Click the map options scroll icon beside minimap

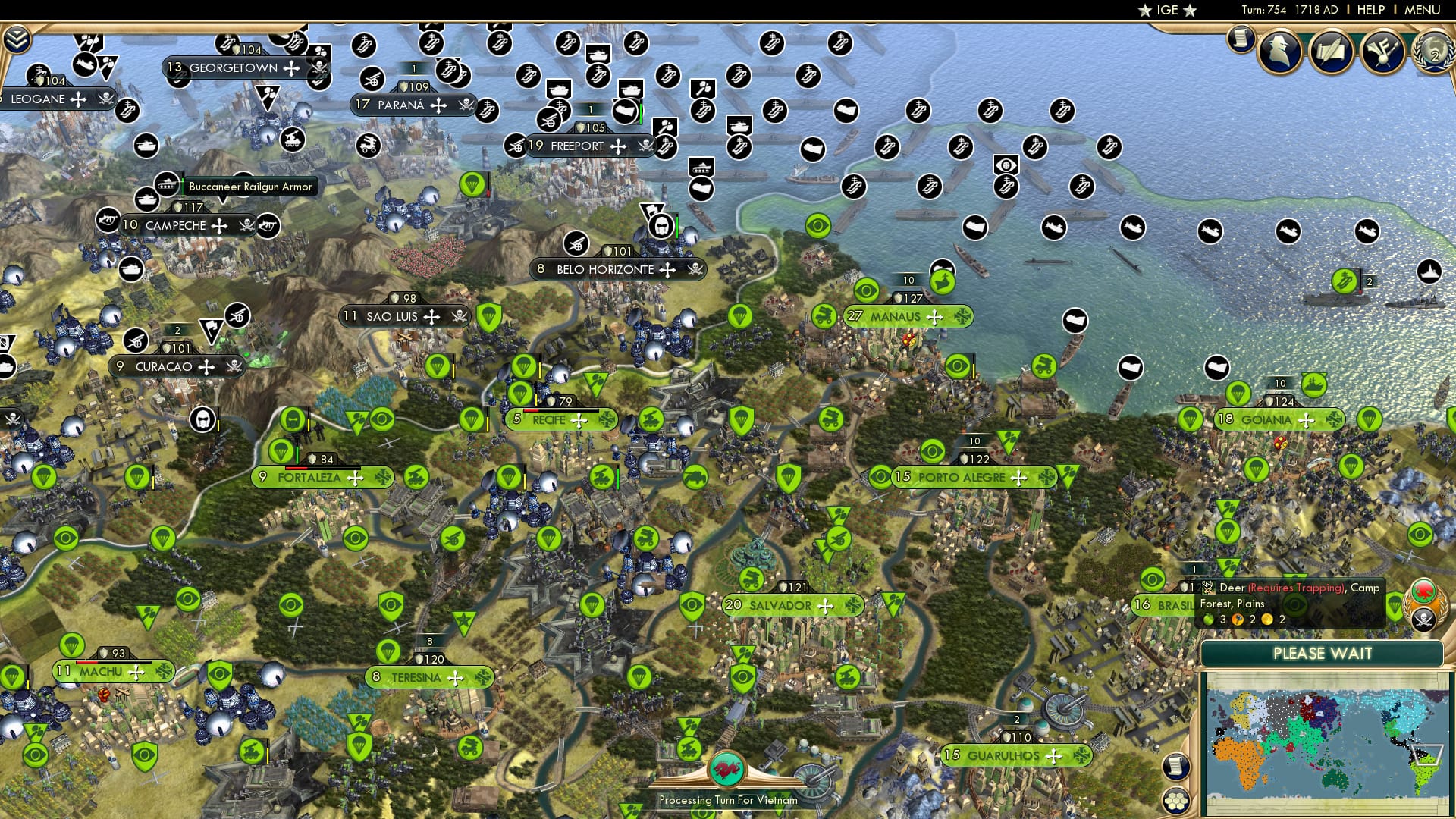point(1175,766)
